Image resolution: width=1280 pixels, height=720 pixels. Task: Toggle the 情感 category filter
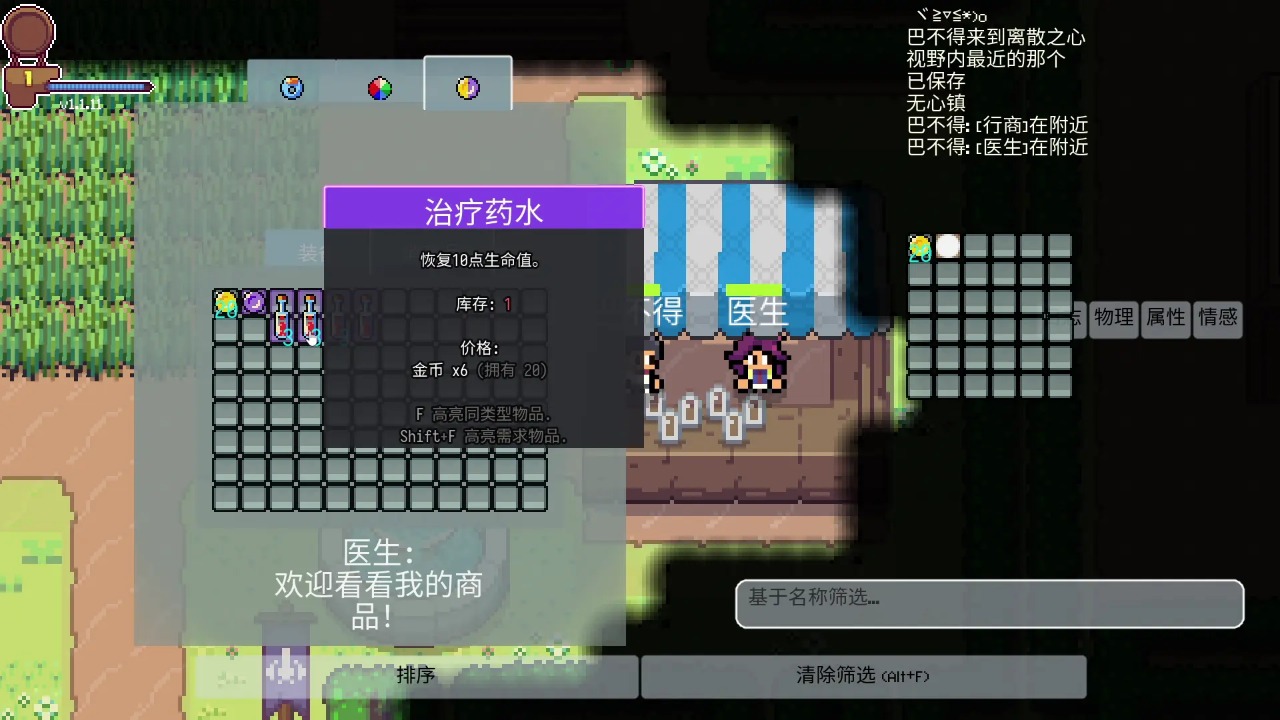(x=1217, y=319)
